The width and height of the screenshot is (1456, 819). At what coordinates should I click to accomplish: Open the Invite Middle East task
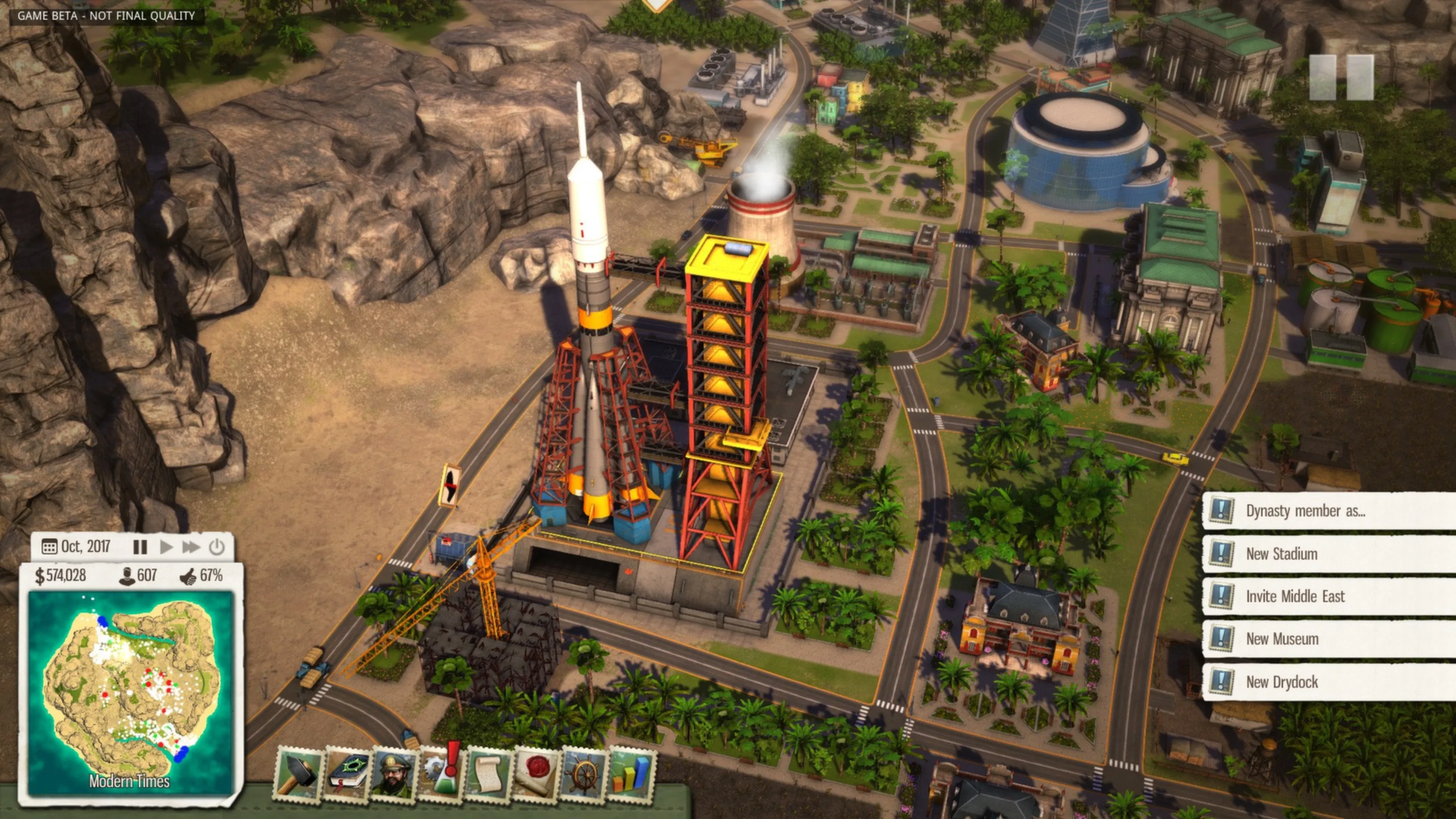pos(1328,596)
